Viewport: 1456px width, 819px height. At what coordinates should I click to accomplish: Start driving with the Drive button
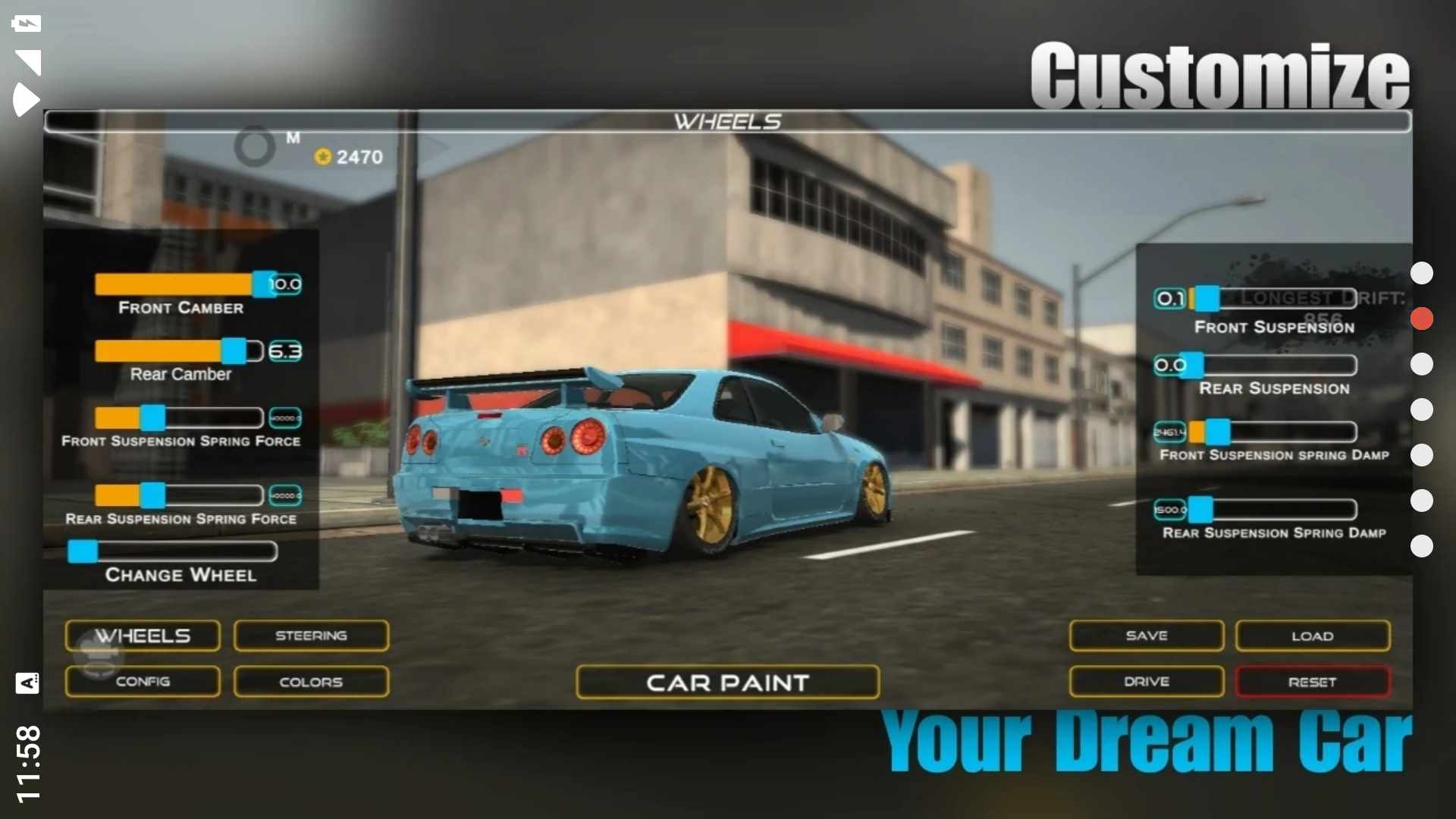point(1146,682)
